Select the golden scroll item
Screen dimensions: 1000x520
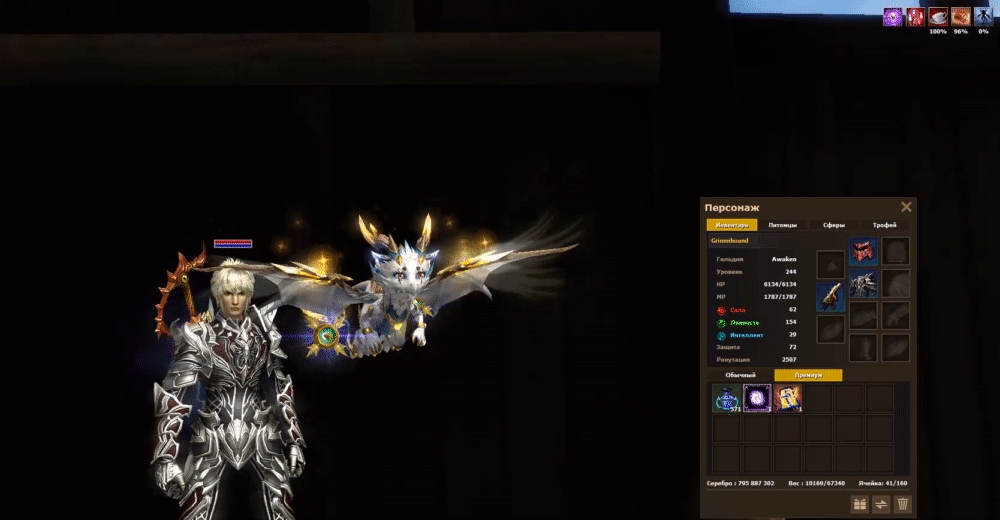tap(788, 399)
